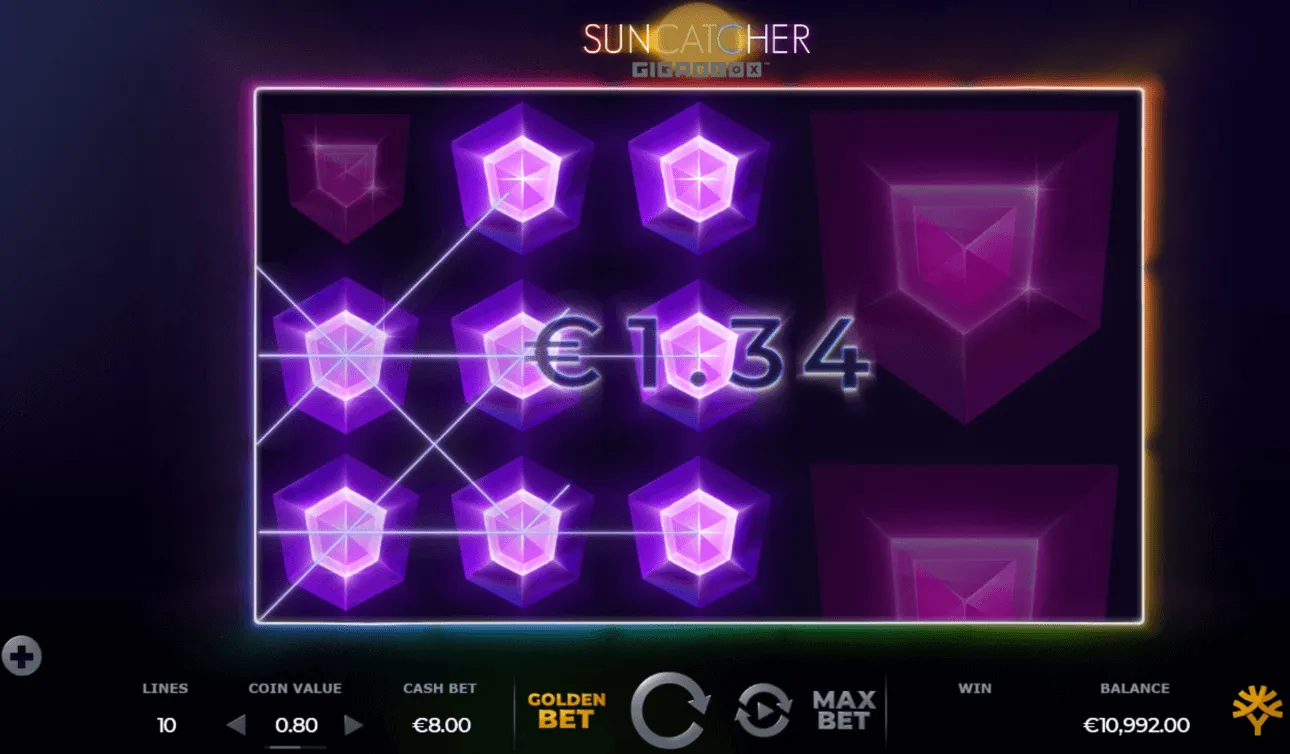Click the Yggdrasil logo in the corner
Image resolution: width=1290 pixels, height=754 pixels.
point(1258,706)
